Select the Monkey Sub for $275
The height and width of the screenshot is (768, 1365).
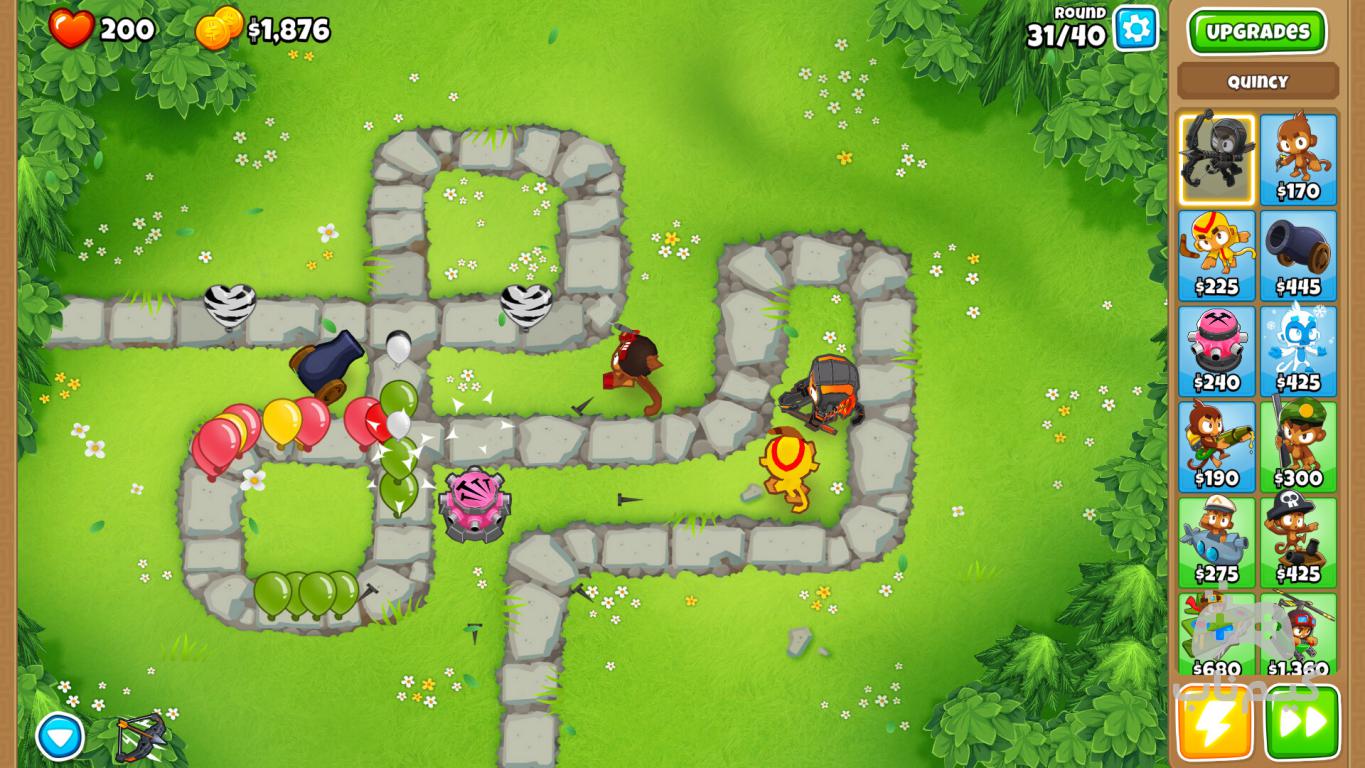pyautogui.click(x=1216, y=543)
